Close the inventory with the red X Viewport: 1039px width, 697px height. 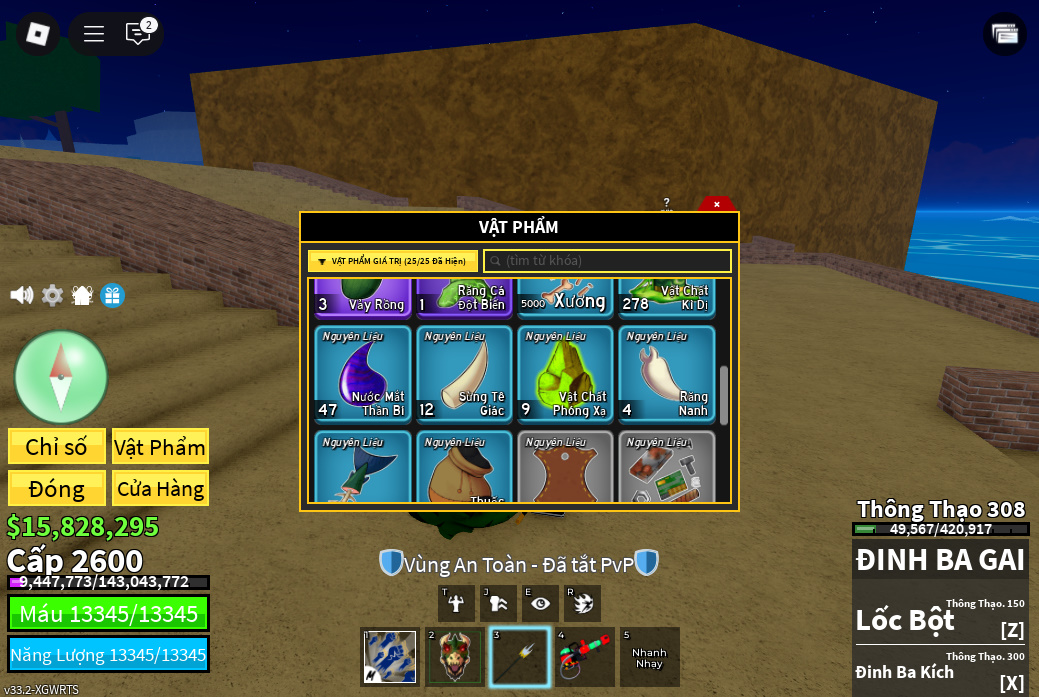(x=716, y=204)
